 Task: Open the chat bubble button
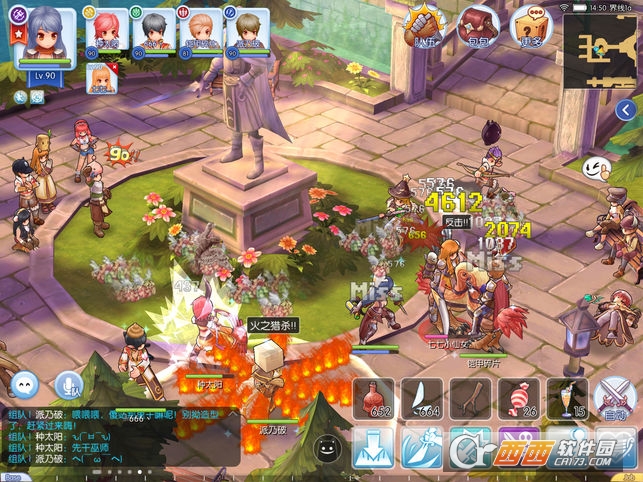point(23,383)
